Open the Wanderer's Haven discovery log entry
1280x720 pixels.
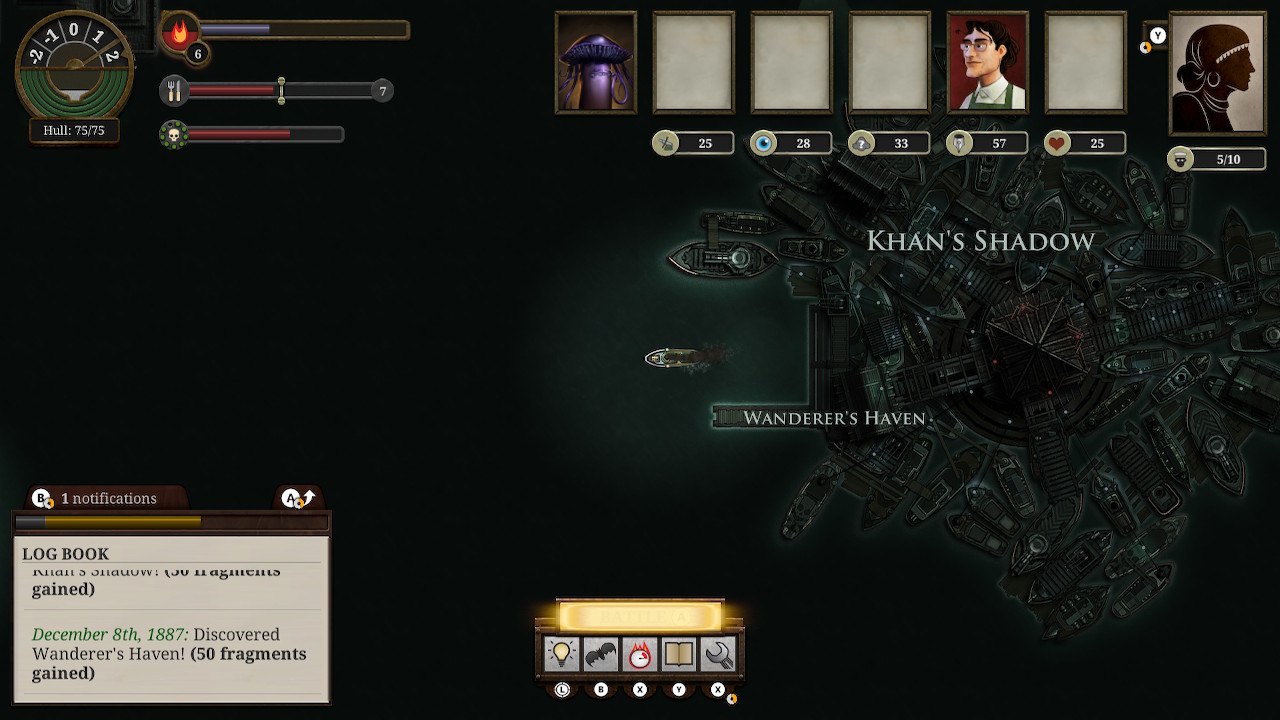[x=170, y=654]
